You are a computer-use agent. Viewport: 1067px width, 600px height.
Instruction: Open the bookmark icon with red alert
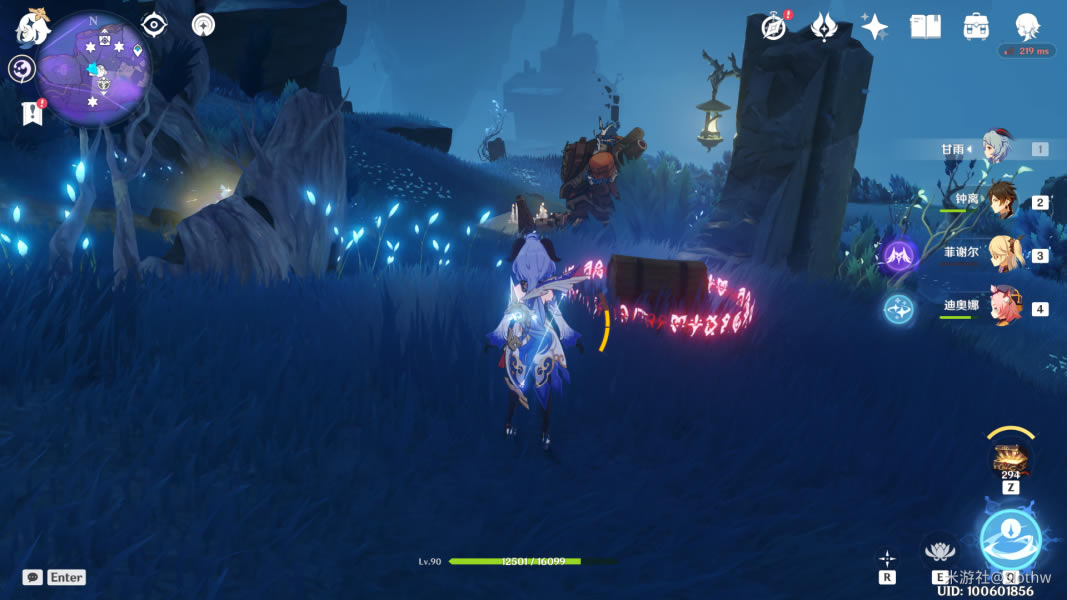point(32,113)
